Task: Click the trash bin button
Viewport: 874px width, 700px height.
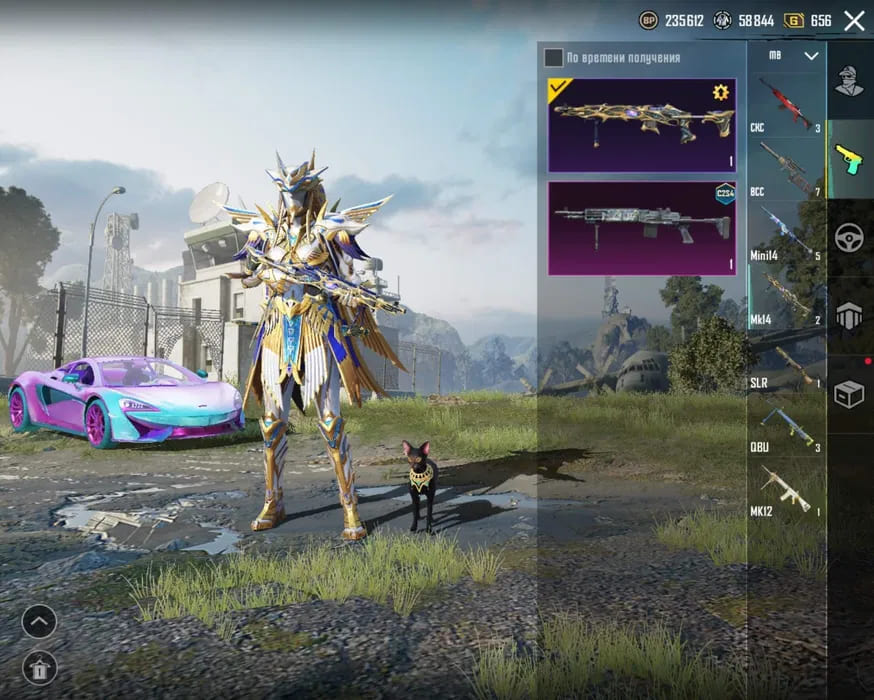Action: coord(39,667)
